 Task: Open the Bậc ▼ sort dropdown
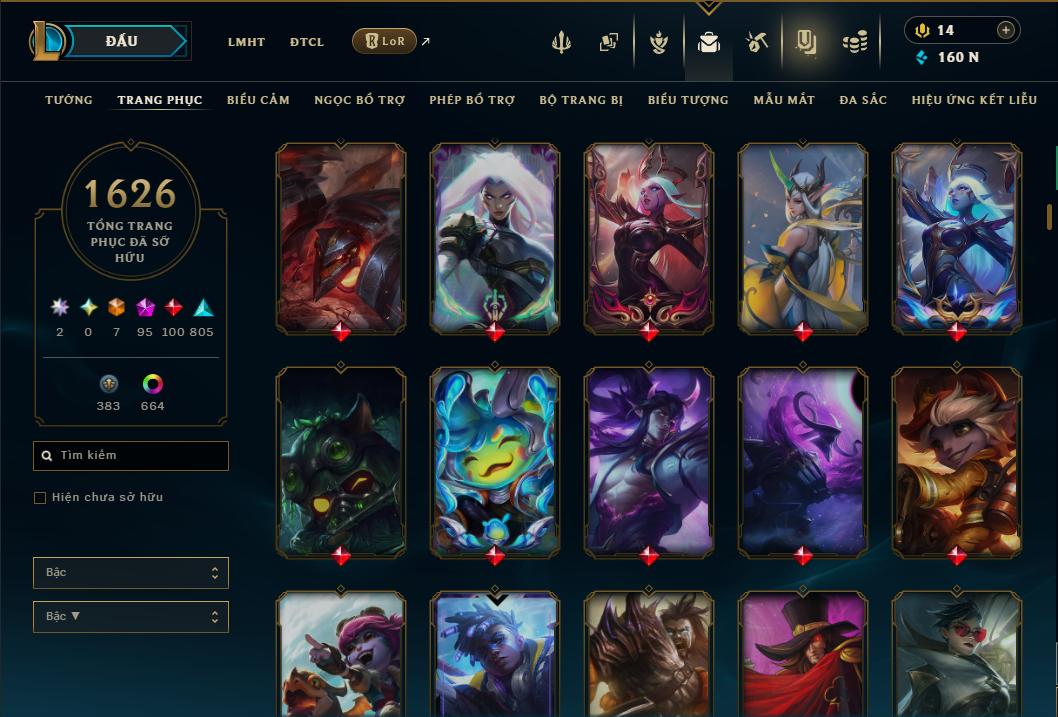click(x=131, y=616)
